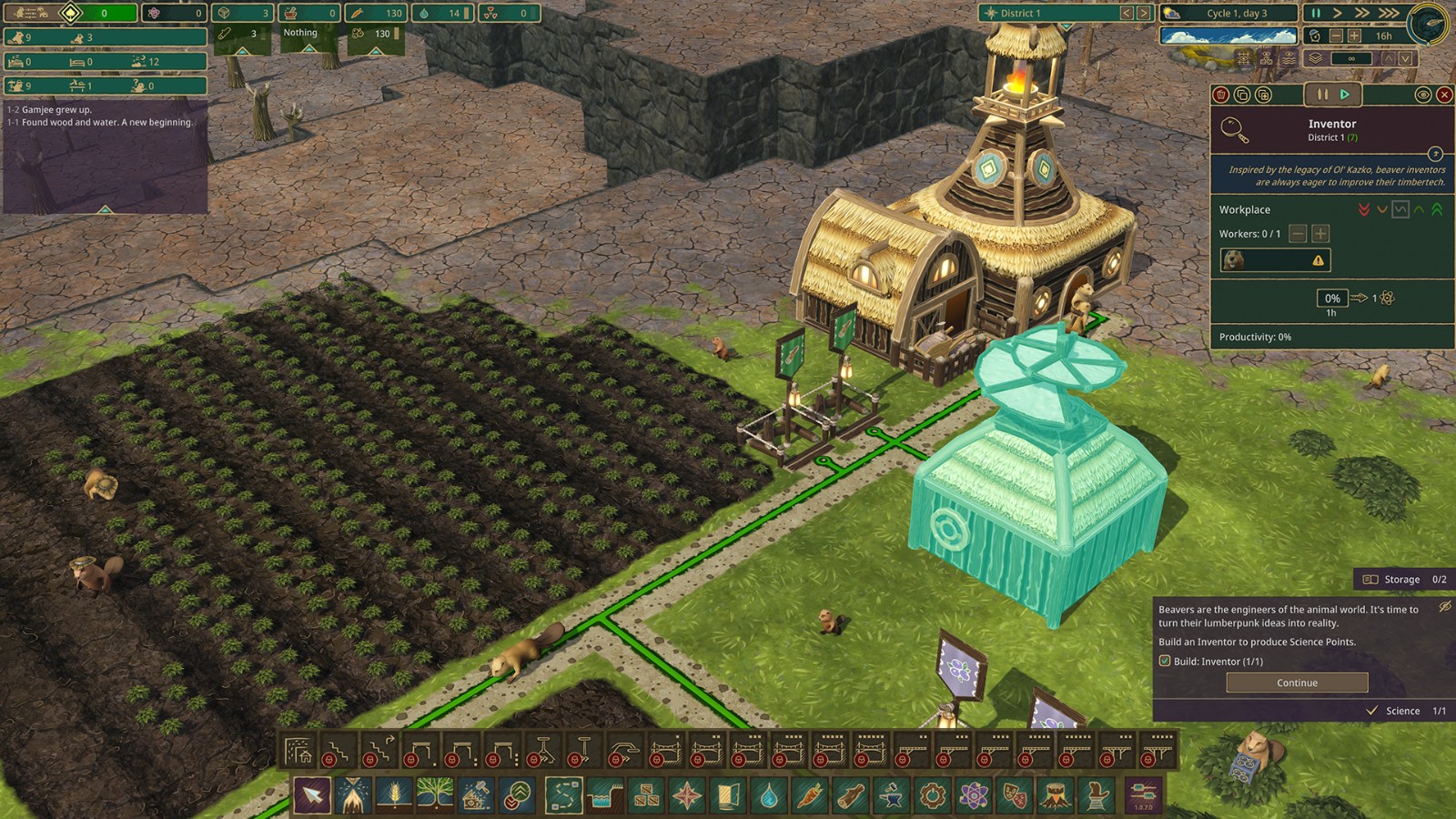Increase working hours with the plus button
The width and height of the screenshot is (1456, 819).
pyautogui.click(x=1354, y=35)
